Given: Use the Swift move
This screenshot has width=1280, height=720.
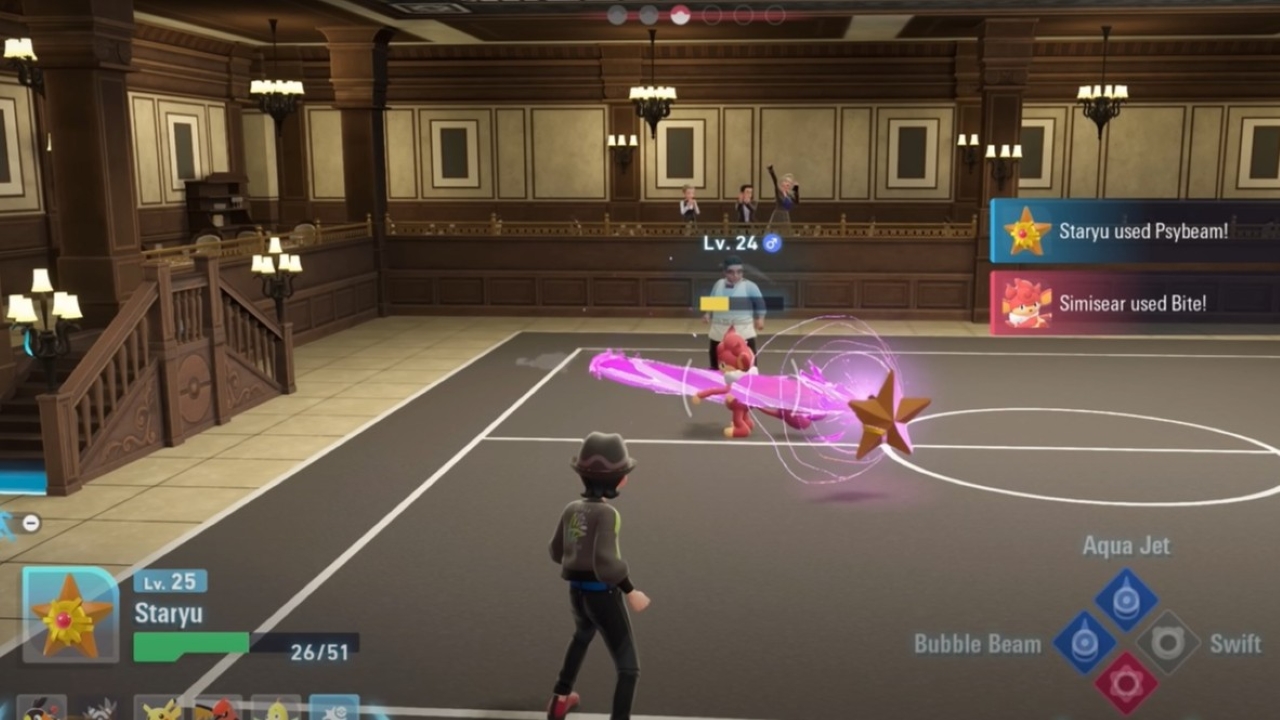Looking at the screenshot, I should (1168, 643).
